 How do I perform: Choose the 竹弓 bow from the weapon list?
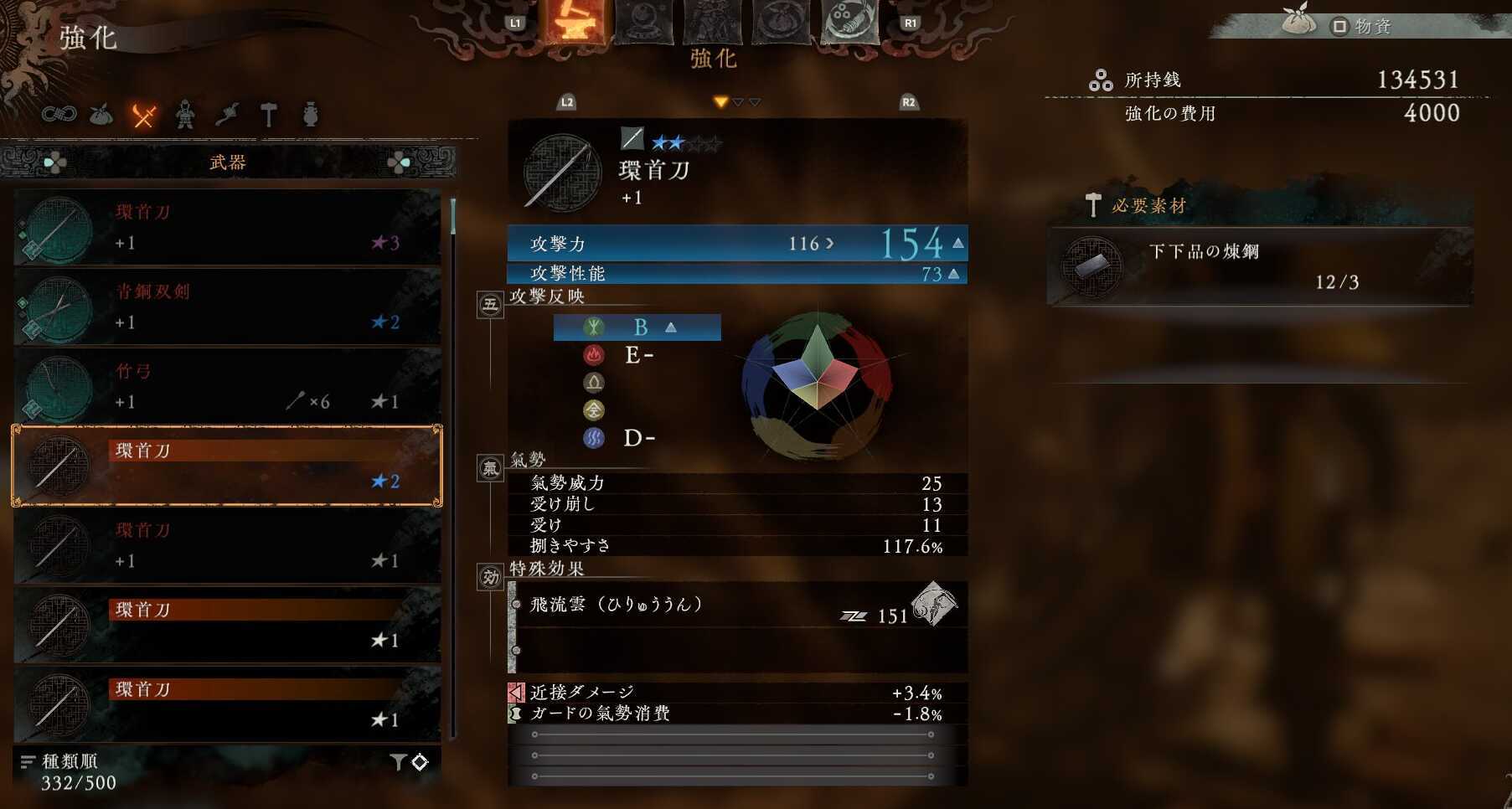226,387
